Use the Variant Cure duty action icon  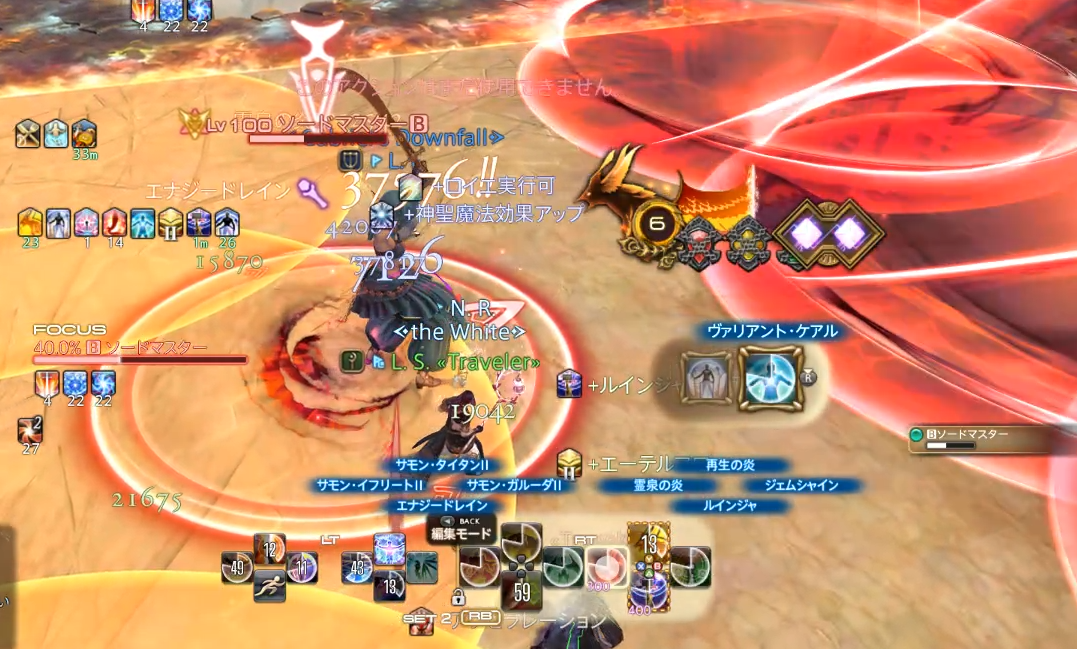pos(771,378)
